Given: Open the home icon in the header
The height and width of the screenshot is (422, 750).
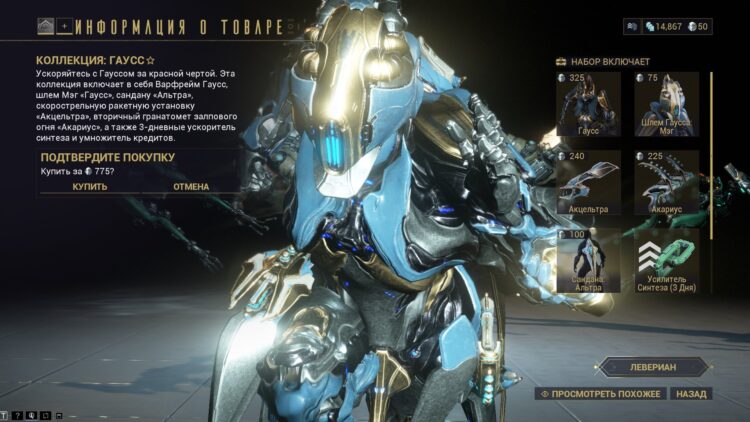Looking at the screenshot, I should tap(46, 27).
